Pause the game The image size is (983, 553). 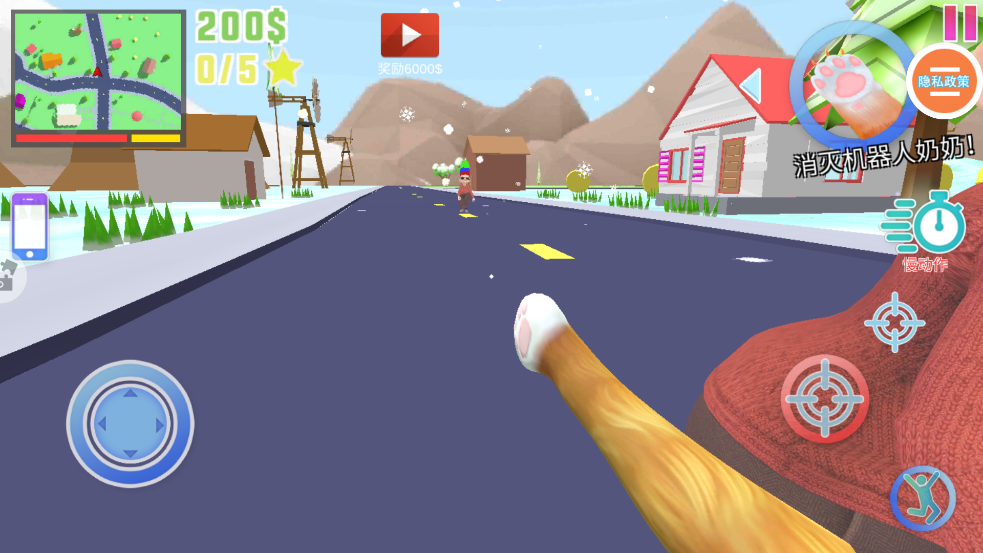[959, 21]
